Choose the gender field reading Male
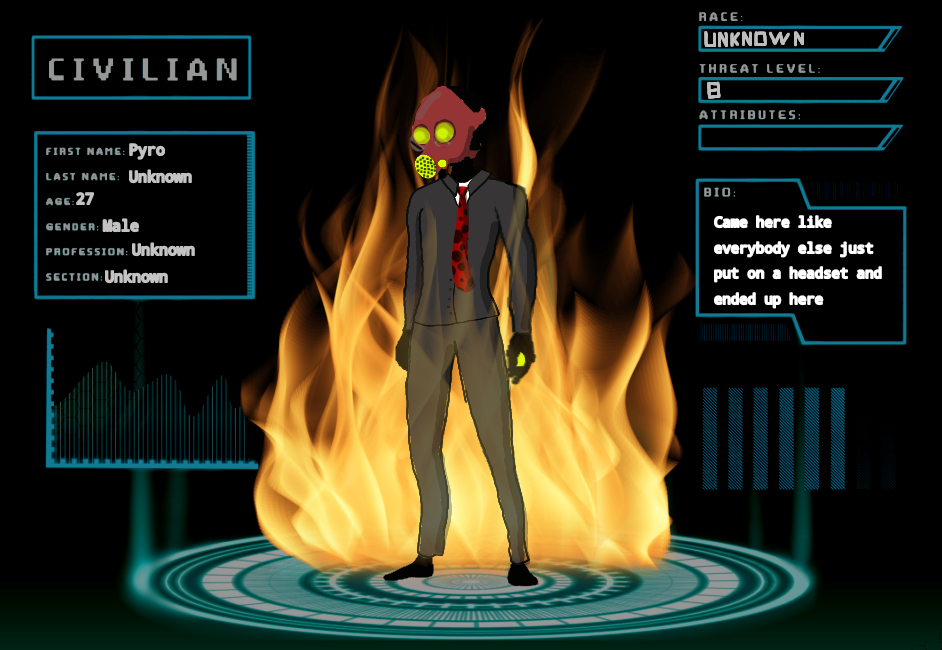Screen dimensions: 942x650 pos(121,226)
